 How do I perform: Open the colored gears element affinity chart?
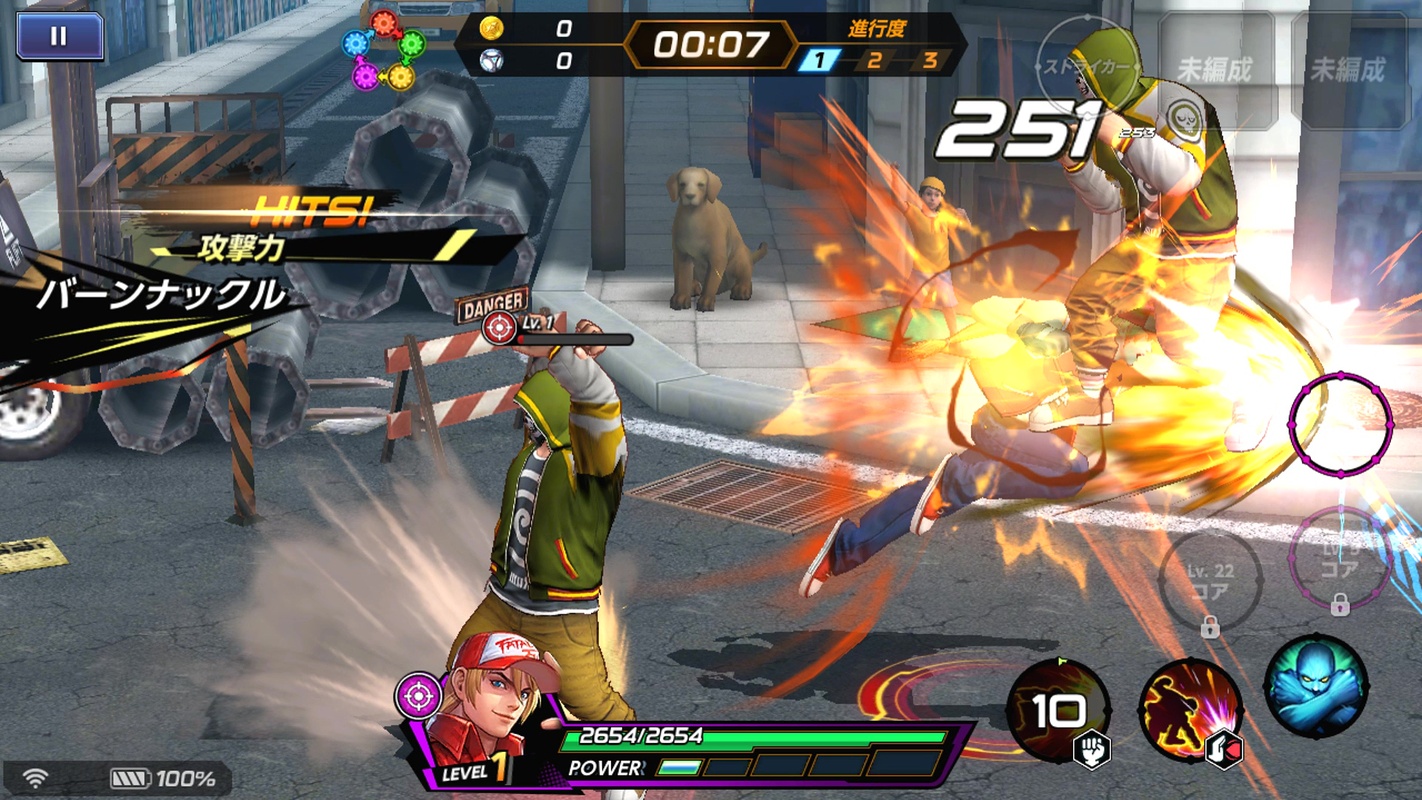pos(385,49)
